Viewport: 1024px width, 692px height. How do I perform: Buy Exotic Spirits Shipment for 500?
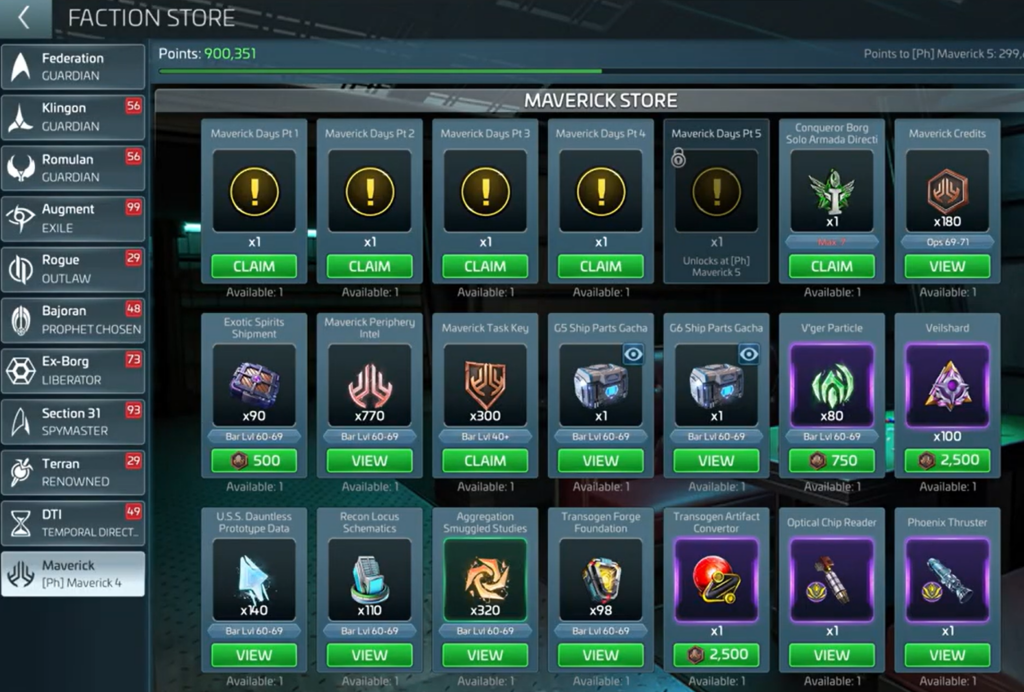click(254, 461)
